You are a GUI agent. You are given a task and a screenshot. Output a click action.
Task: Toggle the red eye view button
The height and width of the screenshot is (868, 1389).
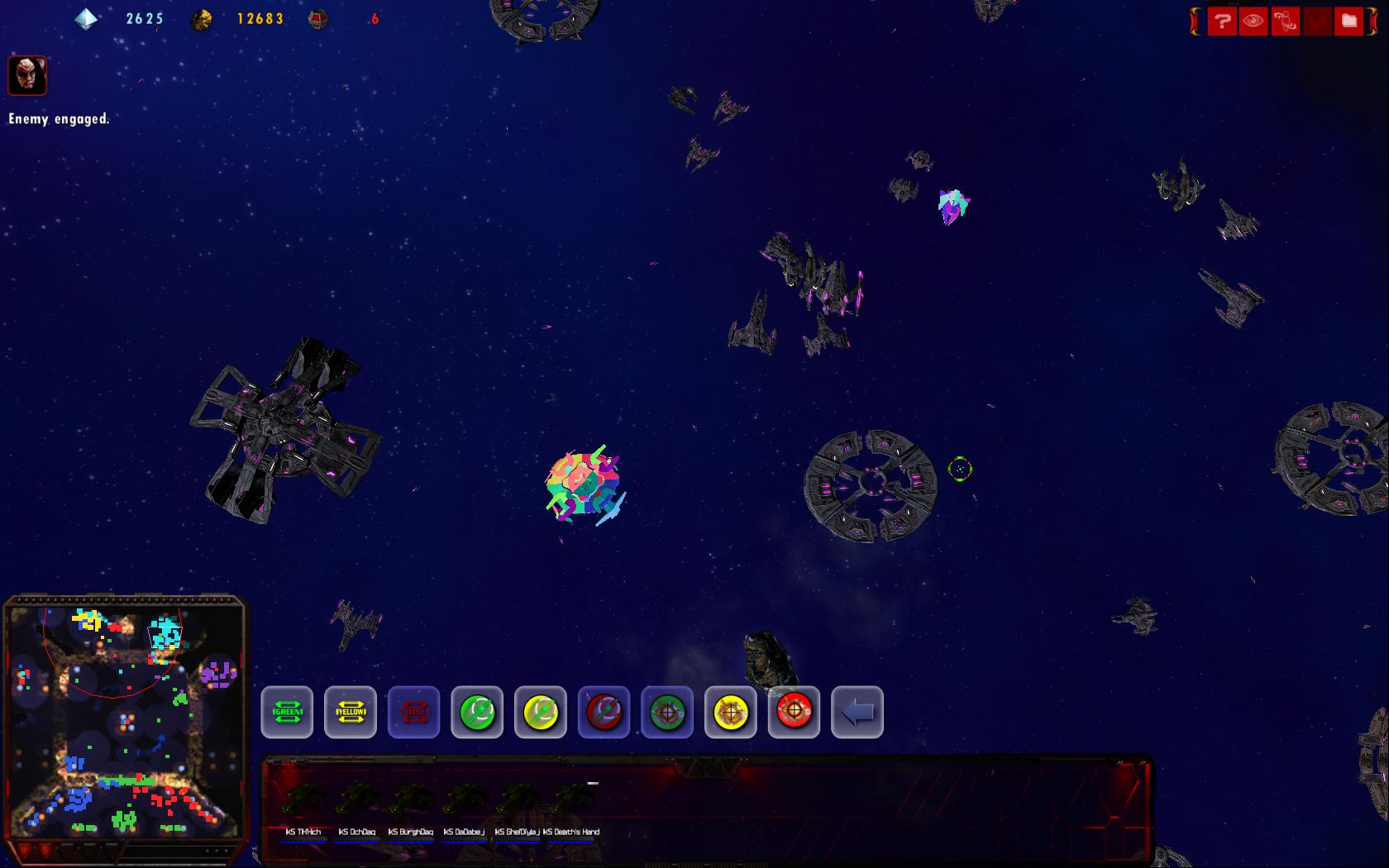click(1253, 21)
